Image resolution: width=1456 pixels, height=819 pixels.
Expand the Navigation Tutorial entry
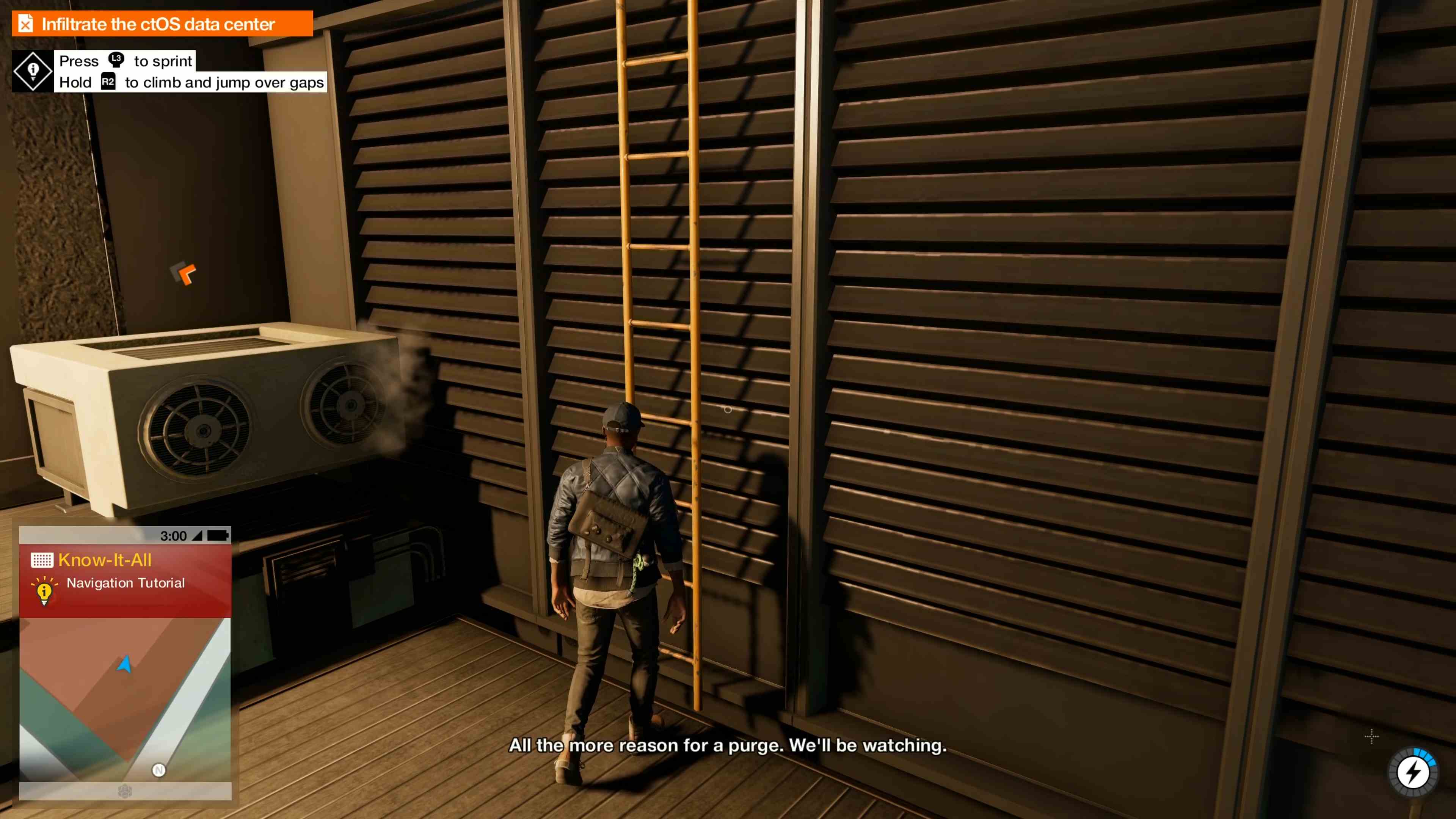126,583
